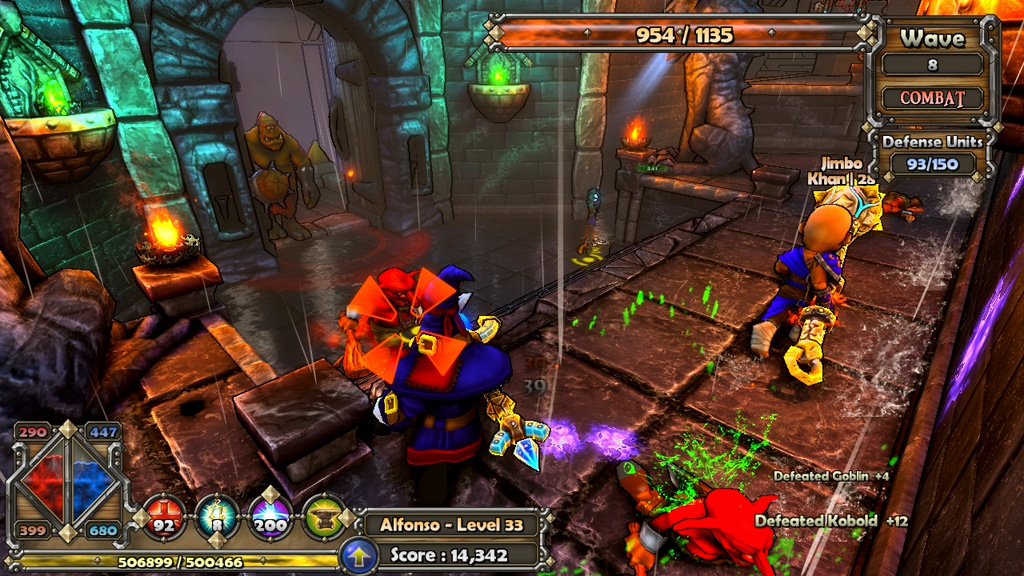
Task: Click the Wave 8 COMBAT phase indicator
Action: 932,99
